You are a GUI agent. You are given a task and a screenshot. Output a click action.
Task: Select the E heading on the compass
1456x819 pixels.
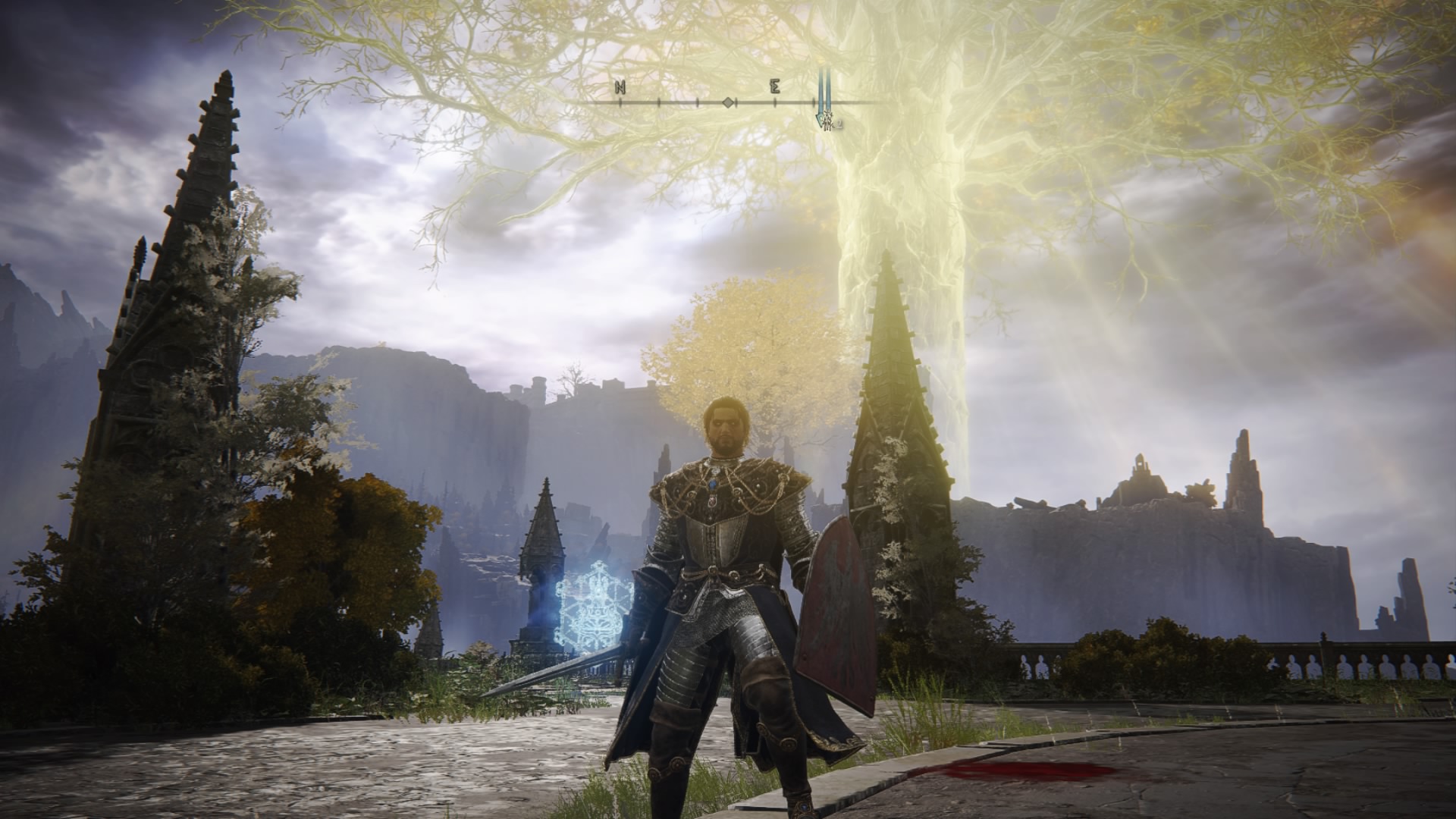[x=774, y=87]
